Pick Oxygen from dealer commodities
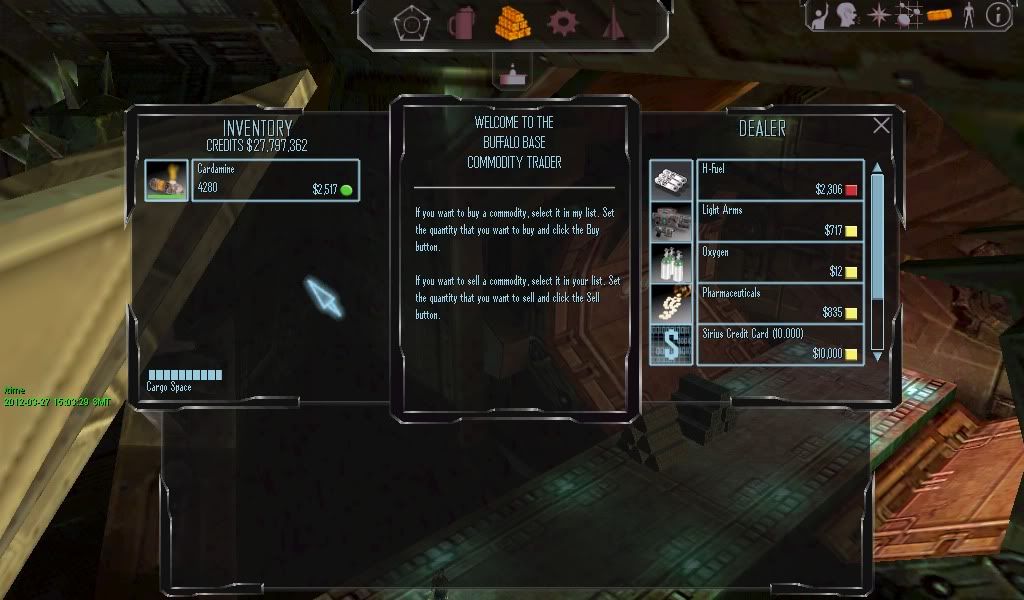This screenshot has width=1024, height=600. (780, 263)
